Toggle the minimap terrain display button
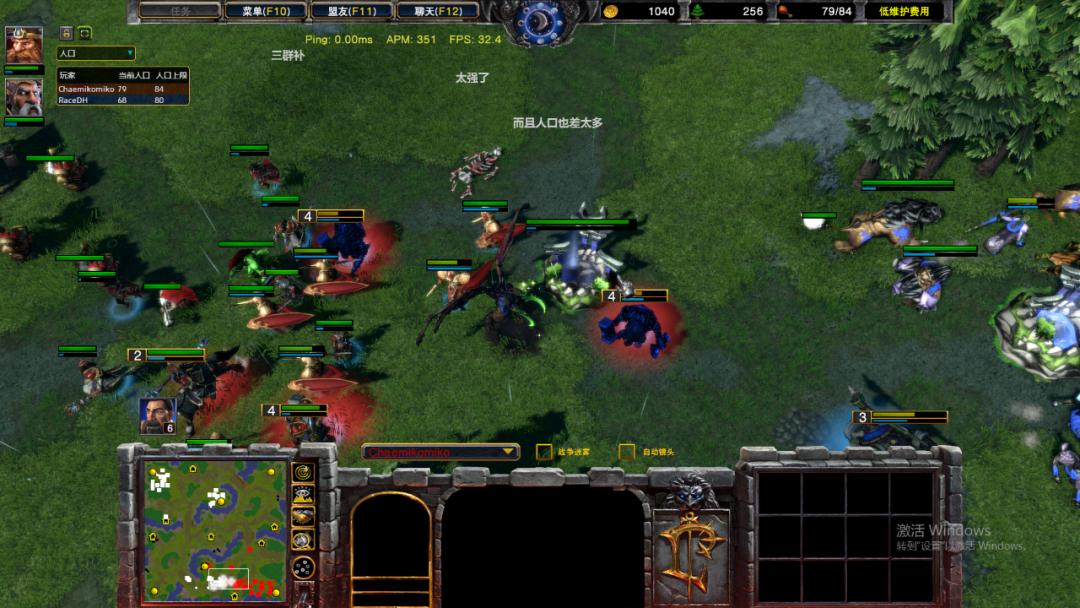Screen dimensions: 1080x608 coord(303,494)
